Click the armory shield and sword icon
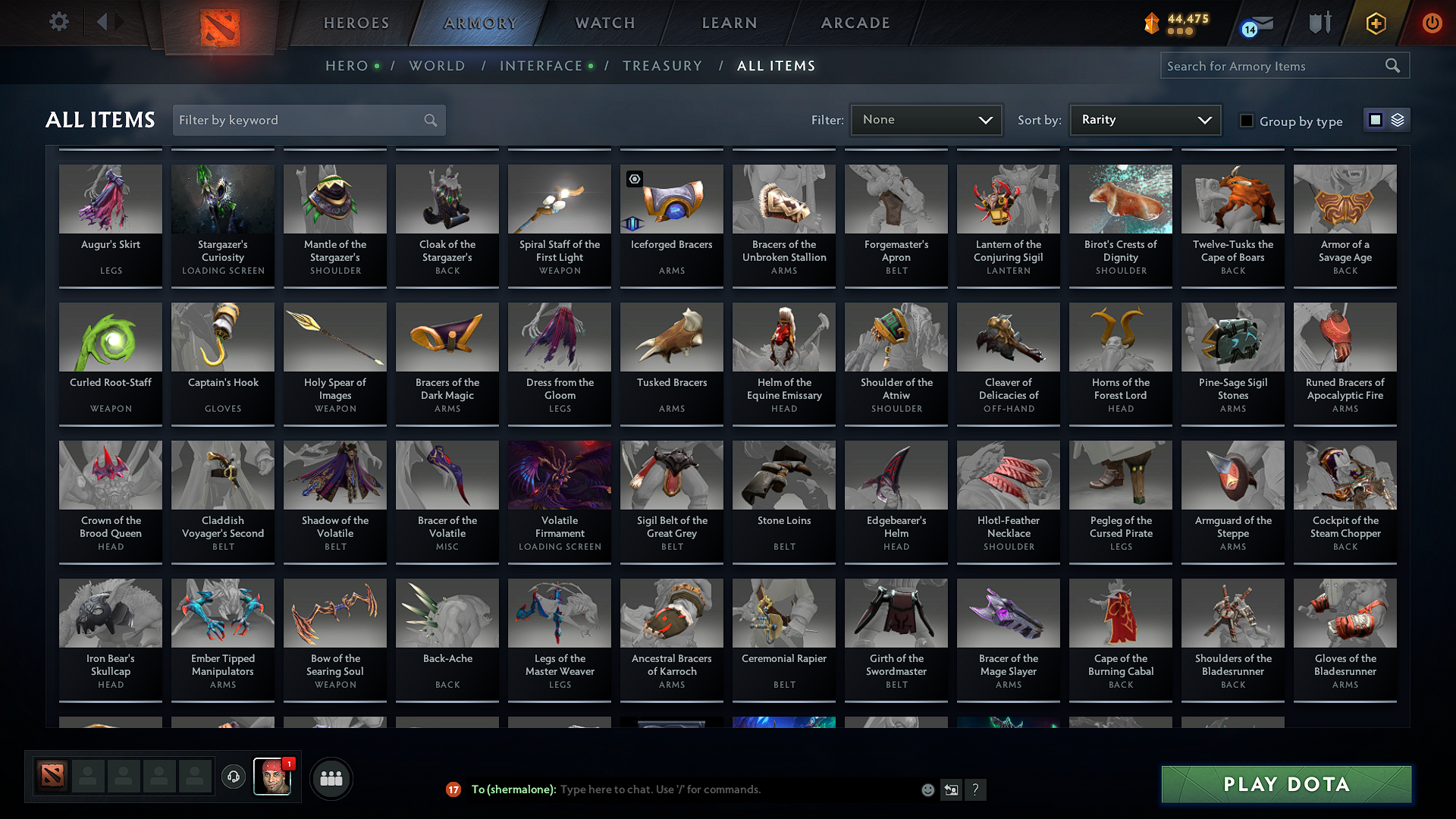 (1319, 23)
